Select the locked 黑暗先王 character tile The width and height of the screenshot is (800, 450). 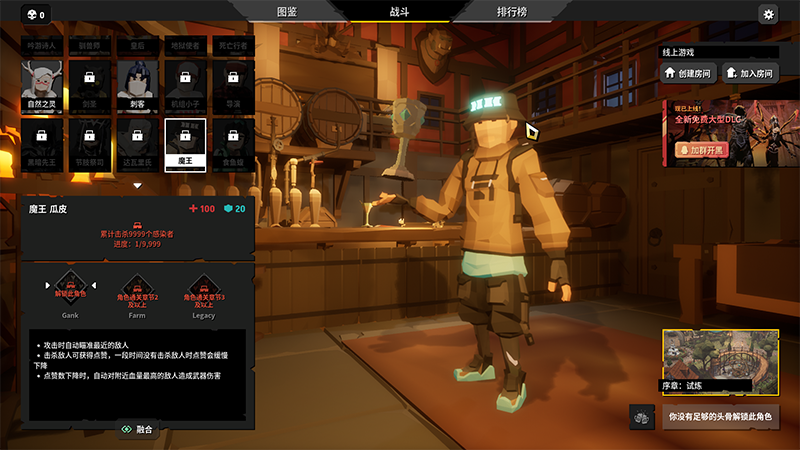(x=42, y=143)
